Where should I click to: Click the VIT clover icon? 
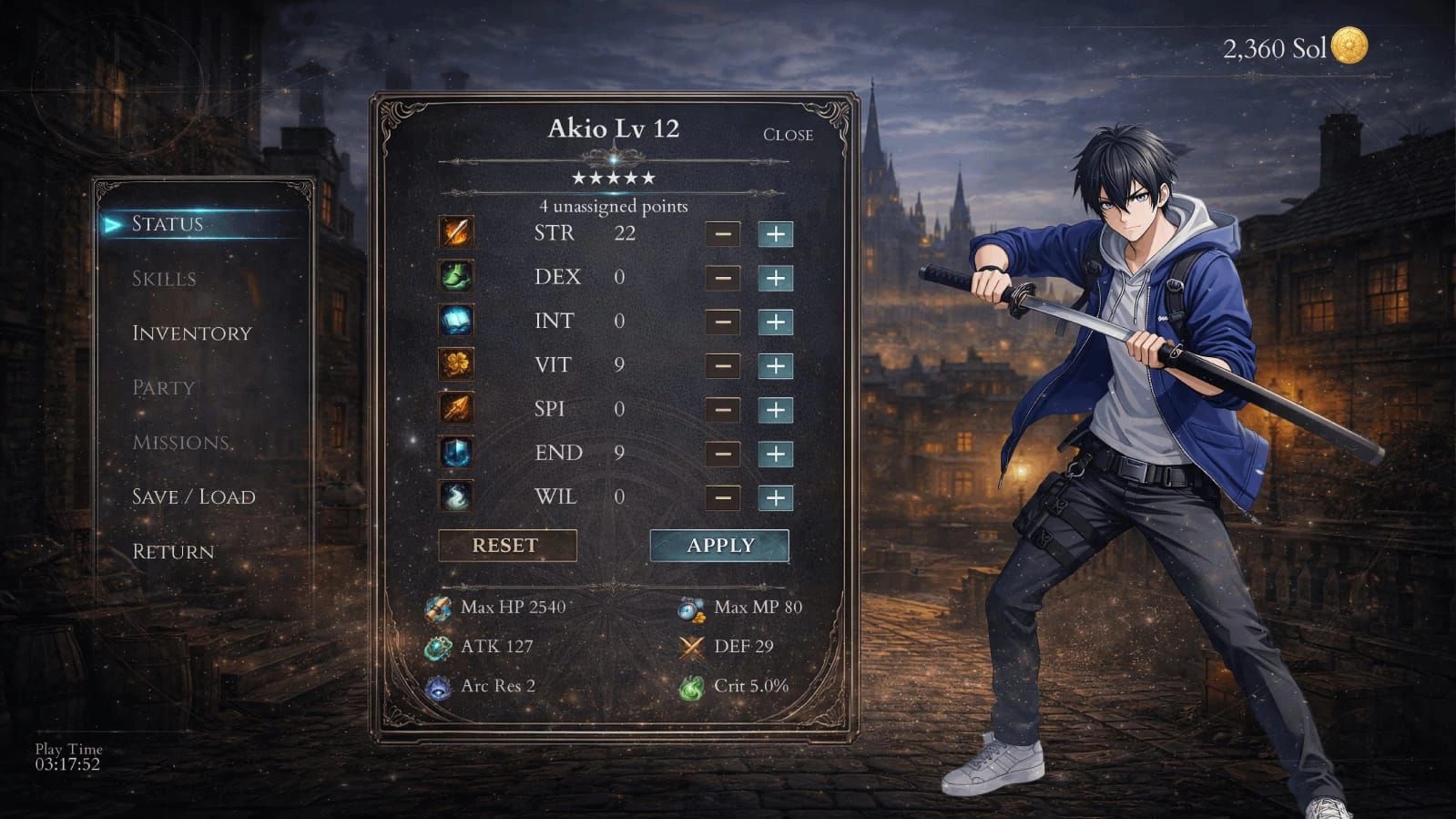click(456, 365)
